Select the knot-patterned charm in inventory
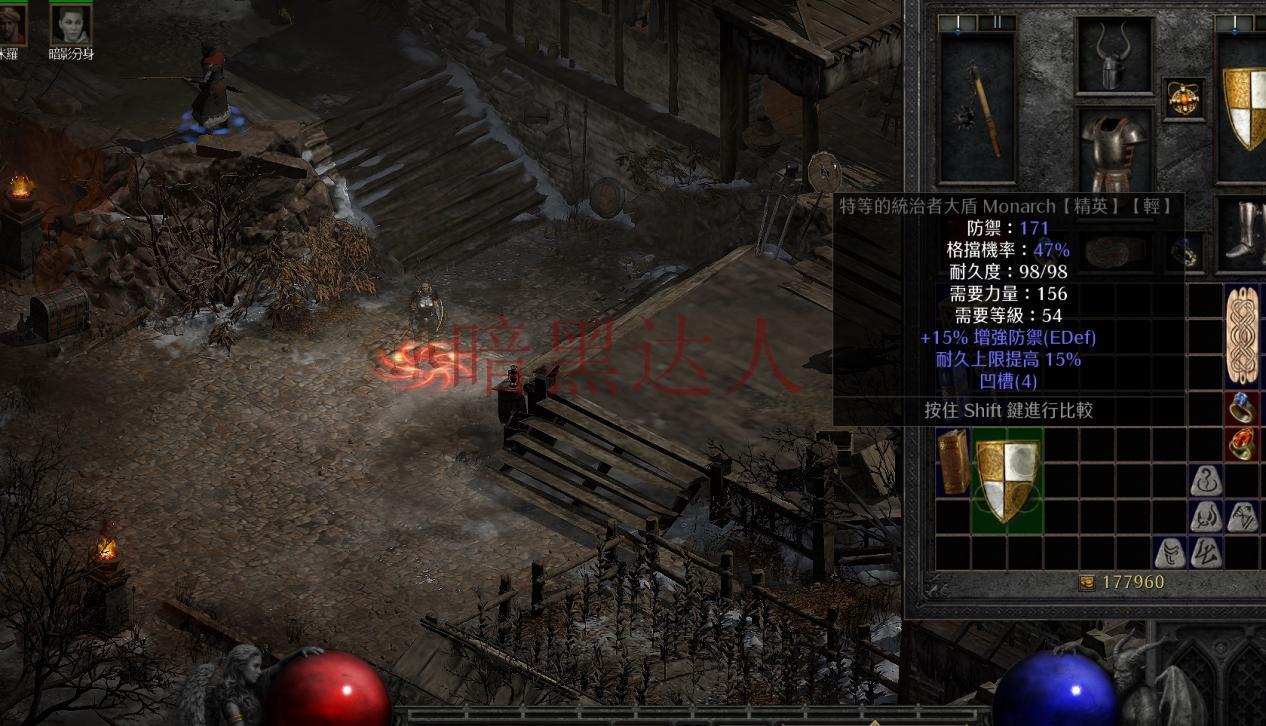 [1243, 335]
